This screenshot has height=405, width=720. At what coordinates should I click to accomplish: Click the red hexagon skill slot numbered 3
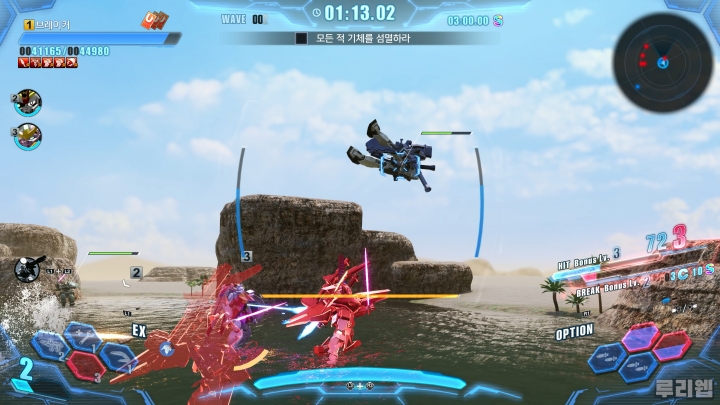86,367
